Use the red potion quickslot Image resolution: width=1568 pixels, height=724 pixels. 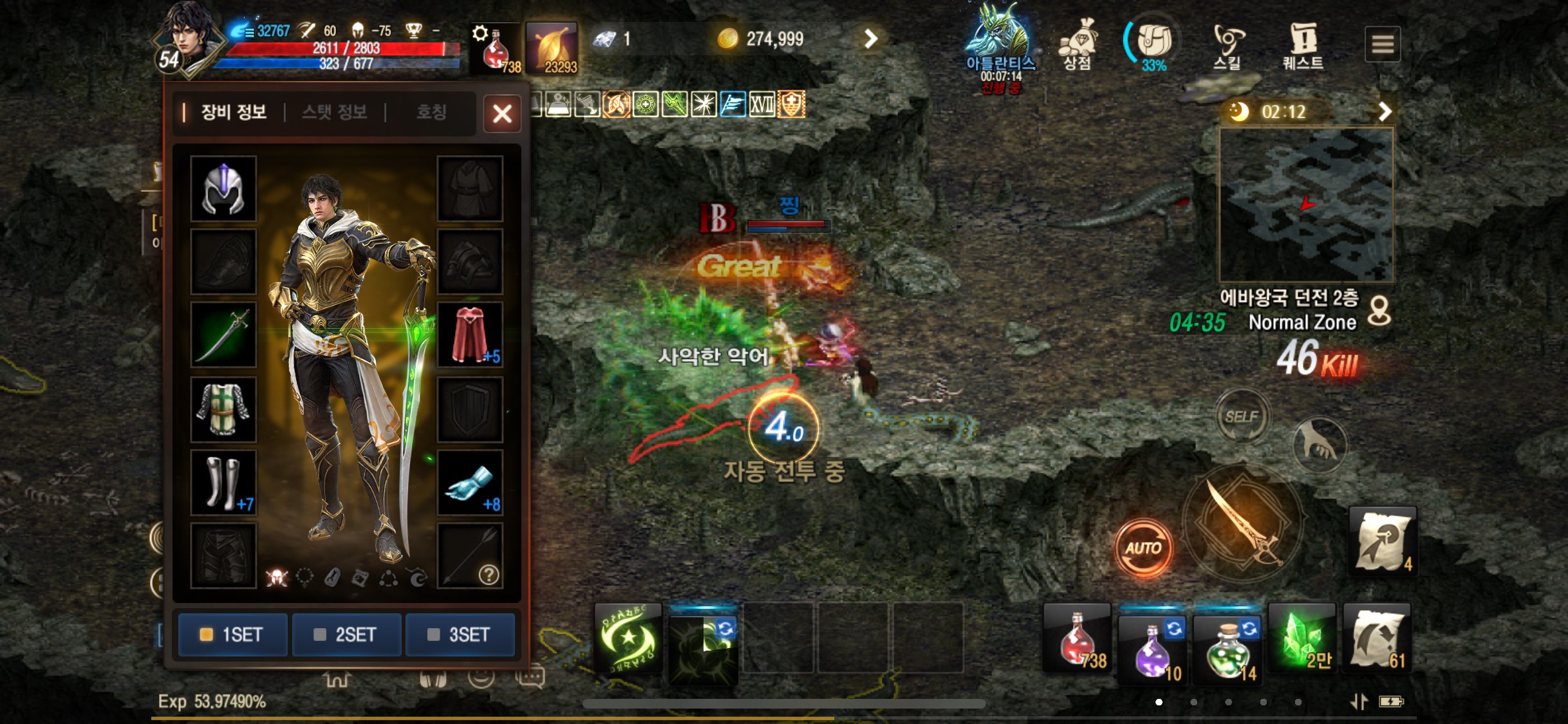(1077, 638)
